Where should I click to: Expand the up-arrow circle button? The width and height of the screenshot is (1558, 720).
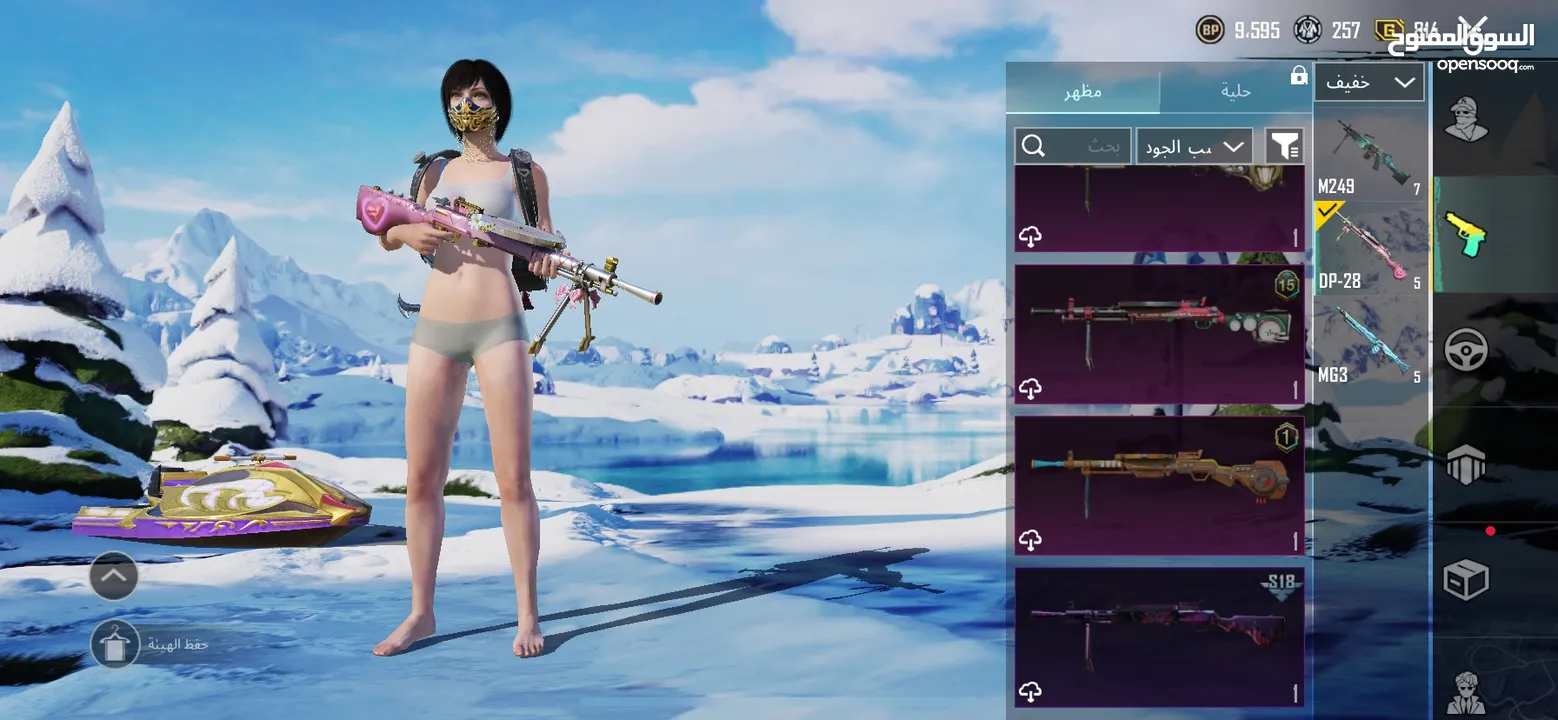coord(114,575)
